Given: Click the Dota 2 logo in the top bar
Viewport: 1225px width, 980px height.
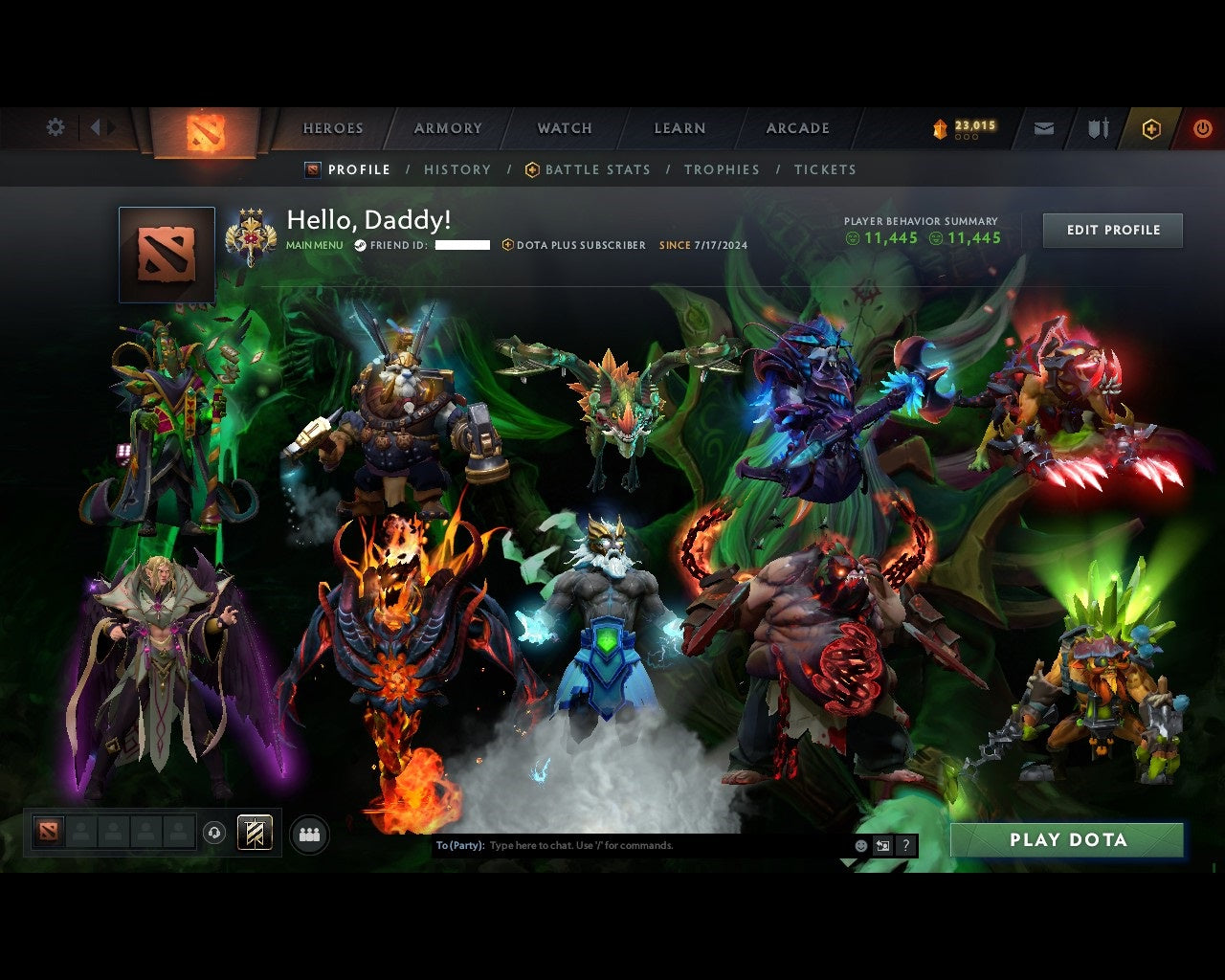Looking at the screenshot, I should pos(204,131).
